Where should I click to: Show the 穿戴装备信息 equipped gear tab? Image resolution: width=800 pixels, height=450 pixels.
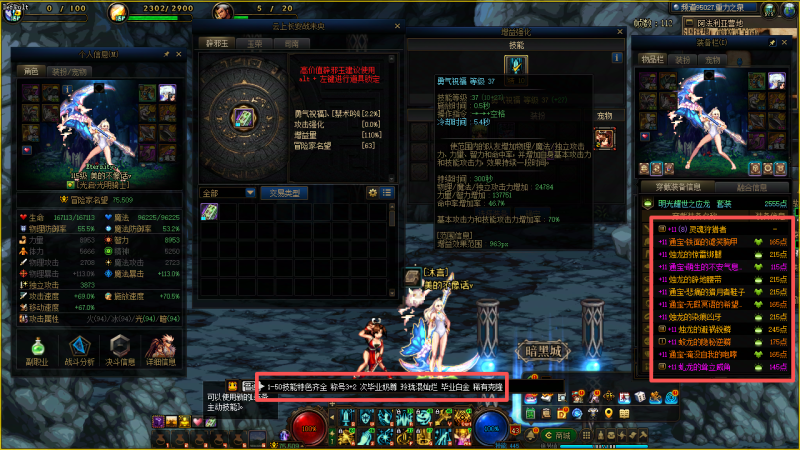coord(676,186)
